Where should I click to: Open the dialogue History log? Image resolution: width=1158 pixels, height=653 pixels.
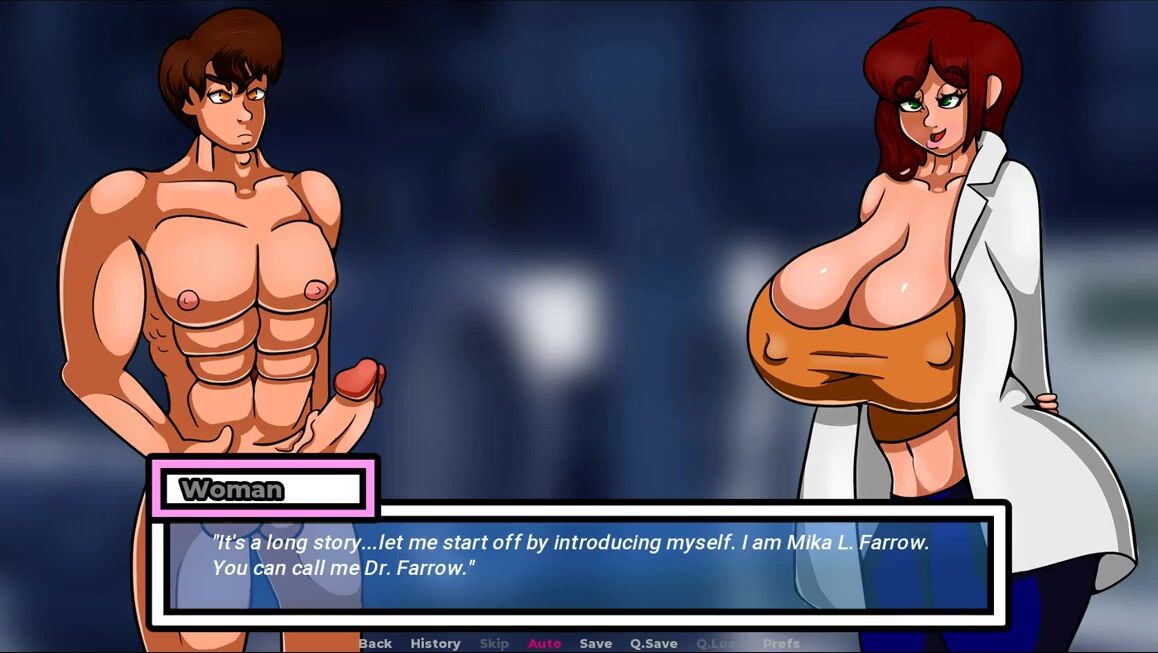tap(435, 643)
